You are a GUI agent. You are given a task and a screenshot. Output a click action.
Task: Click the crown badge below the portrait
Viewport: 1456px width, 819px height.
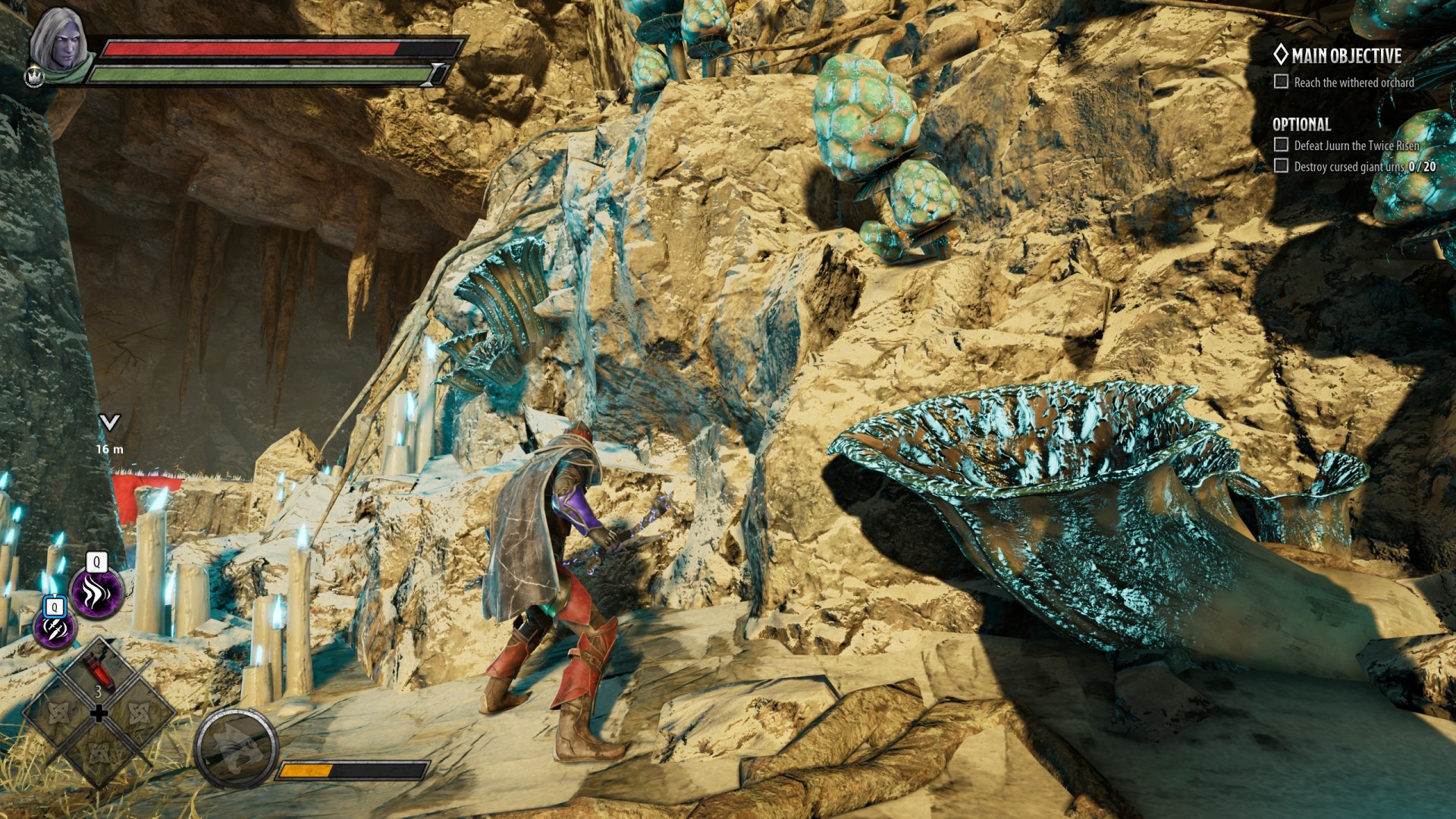coord(34,77)
